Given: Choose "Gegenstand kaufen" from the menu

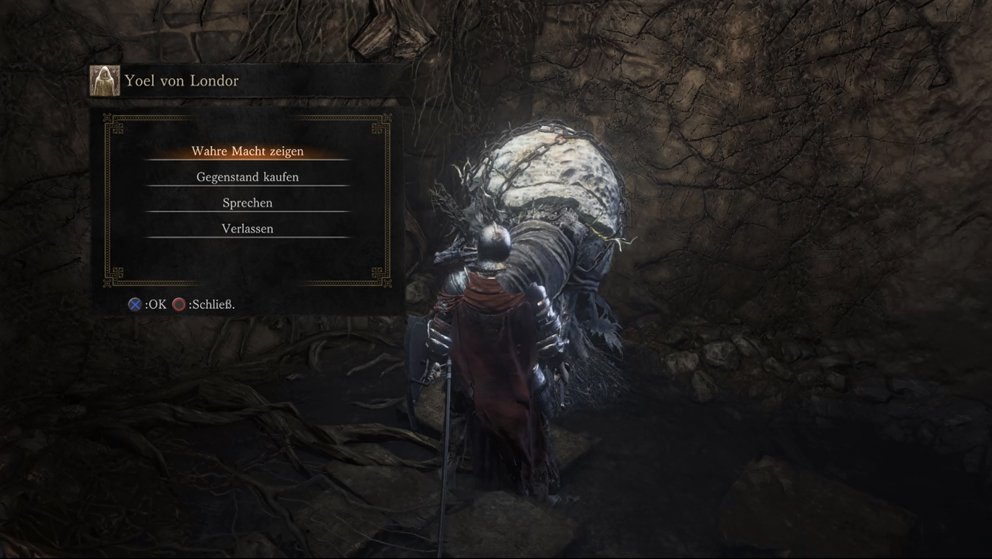Looking at the screenshot, I should click(247, 177).
